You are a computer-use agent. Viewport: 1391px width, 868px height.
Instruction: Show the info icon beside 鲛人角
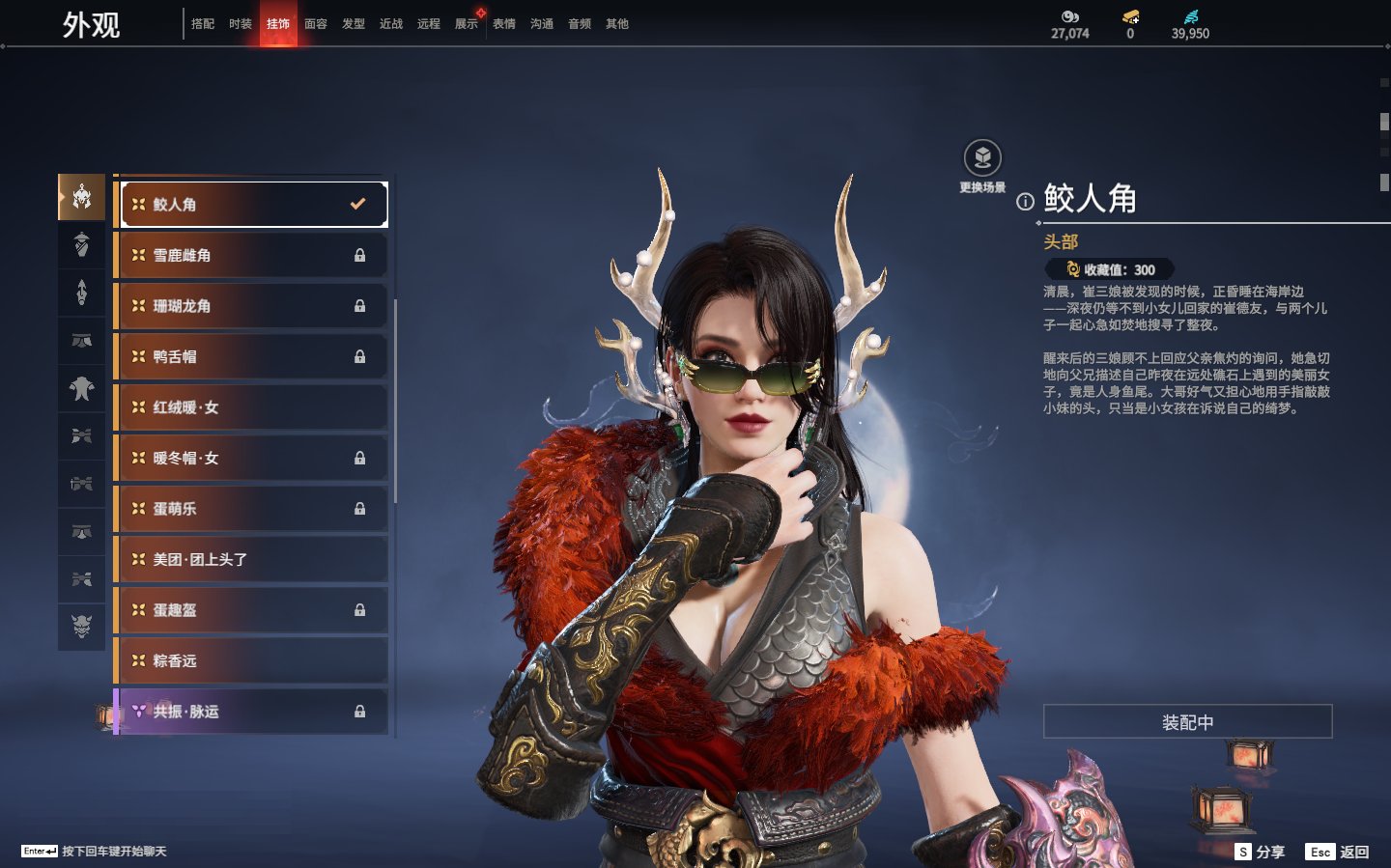(x=1025, y=201)
